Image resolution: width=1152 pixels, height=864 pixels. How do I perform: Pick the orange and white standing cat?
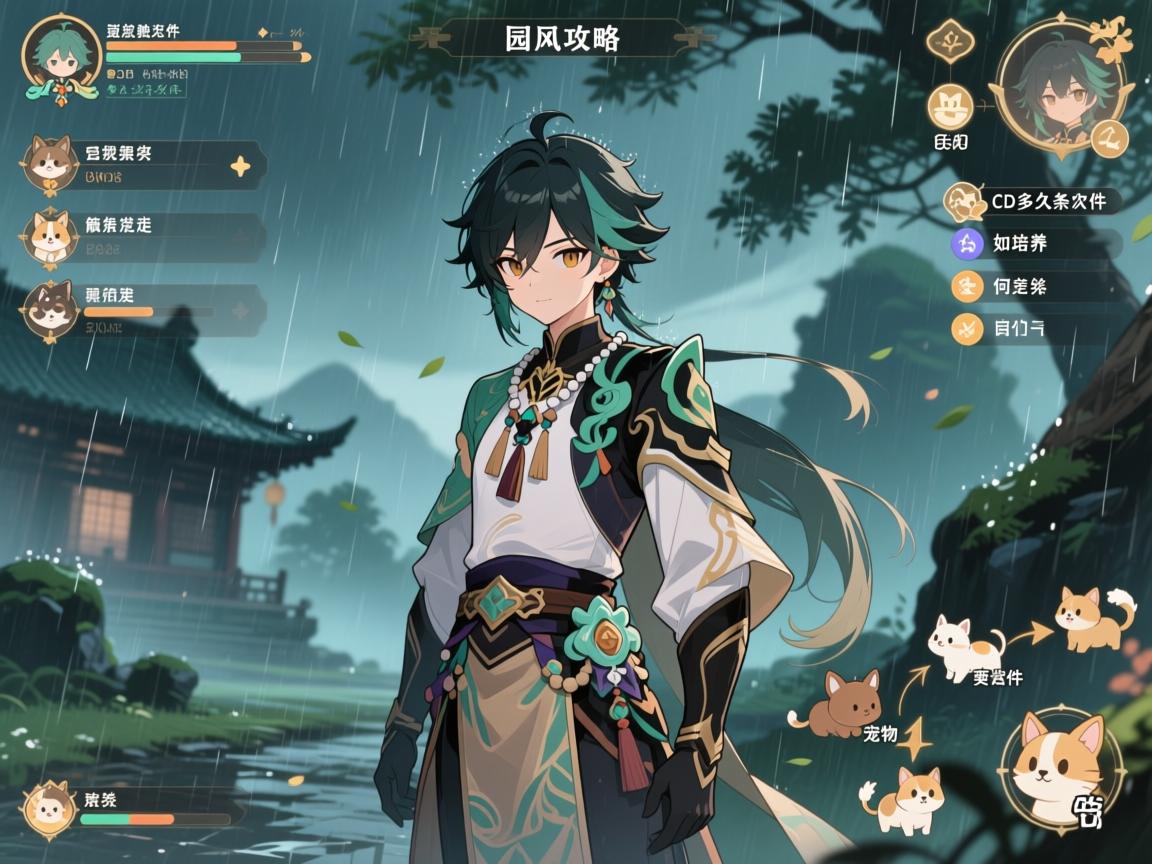point(905,797)
